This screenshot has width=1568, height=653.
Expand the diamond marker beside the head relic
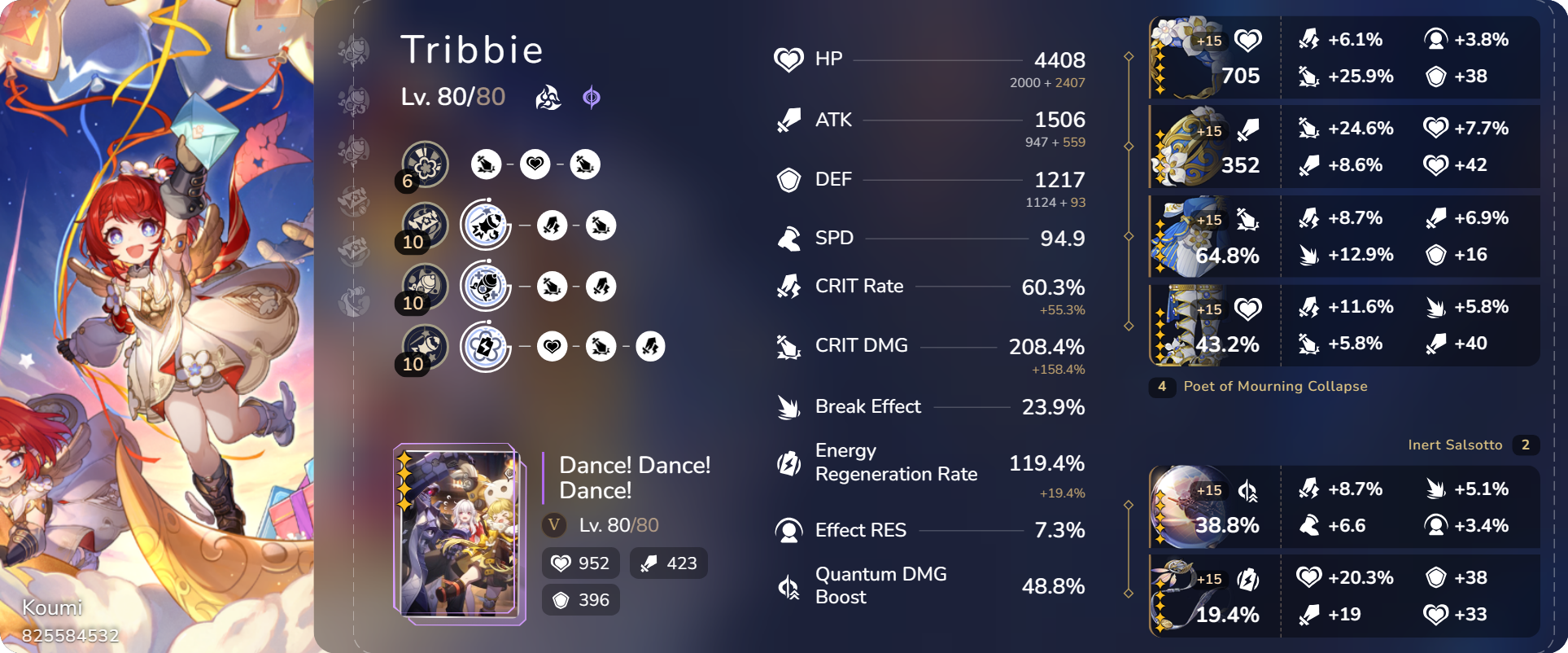click(1129, 57)
